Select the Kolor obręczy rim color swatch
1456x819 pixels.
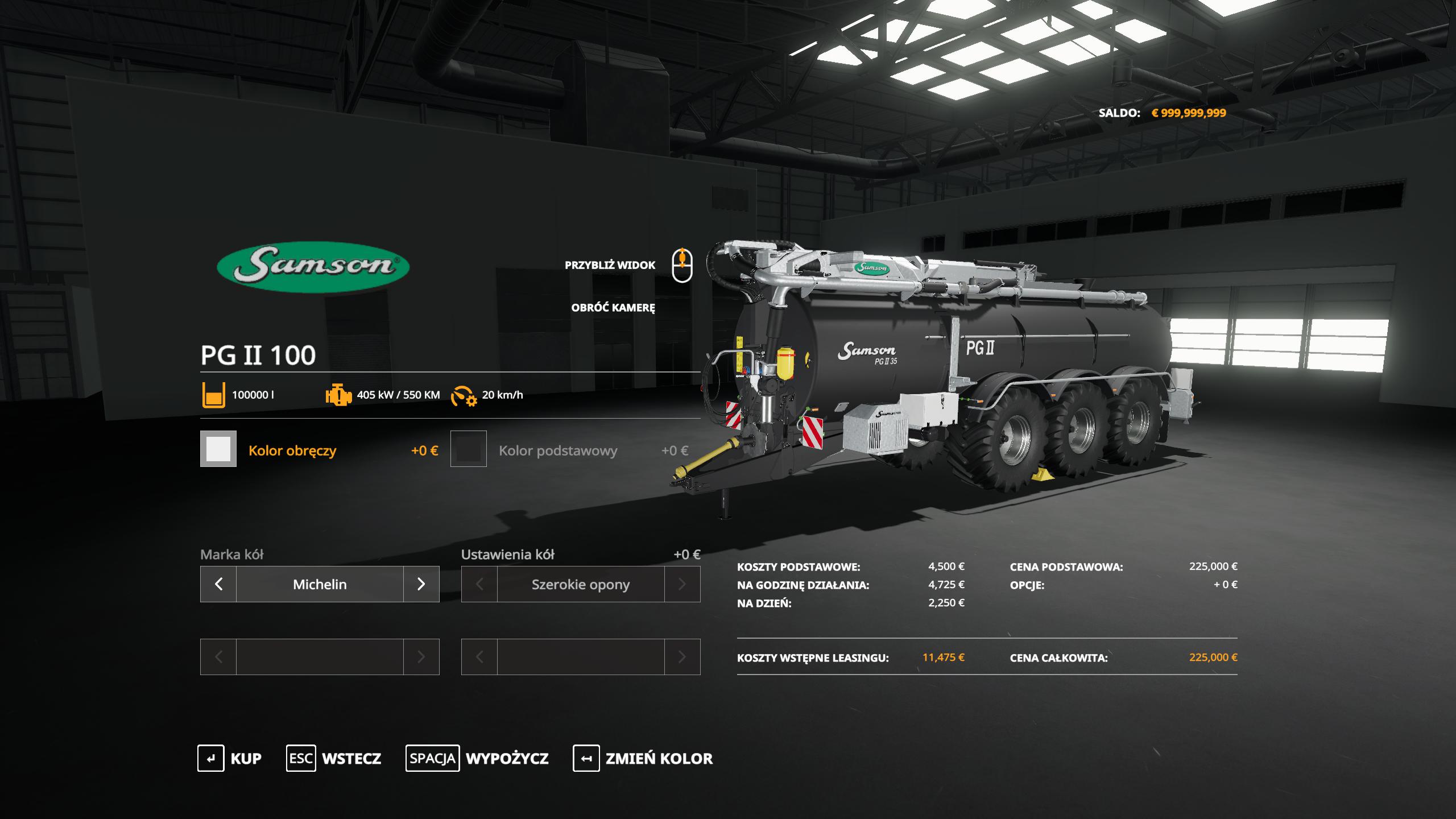coord(218,449)
